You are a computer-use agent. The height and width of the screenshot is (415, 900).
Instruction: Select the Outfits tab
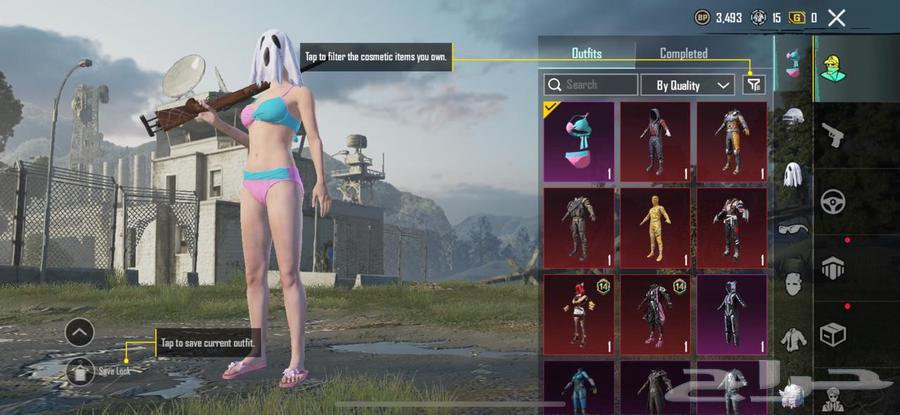586,53
